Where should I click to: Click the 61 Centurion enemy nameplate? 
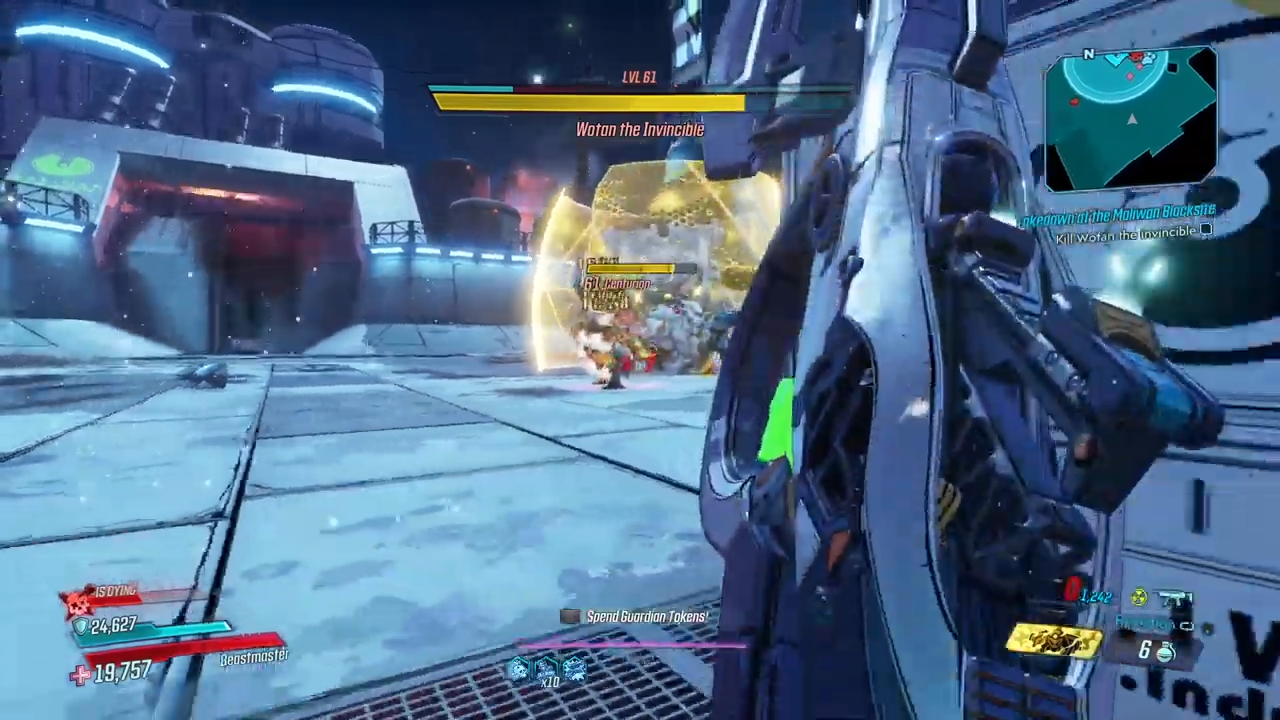[617, 283]
